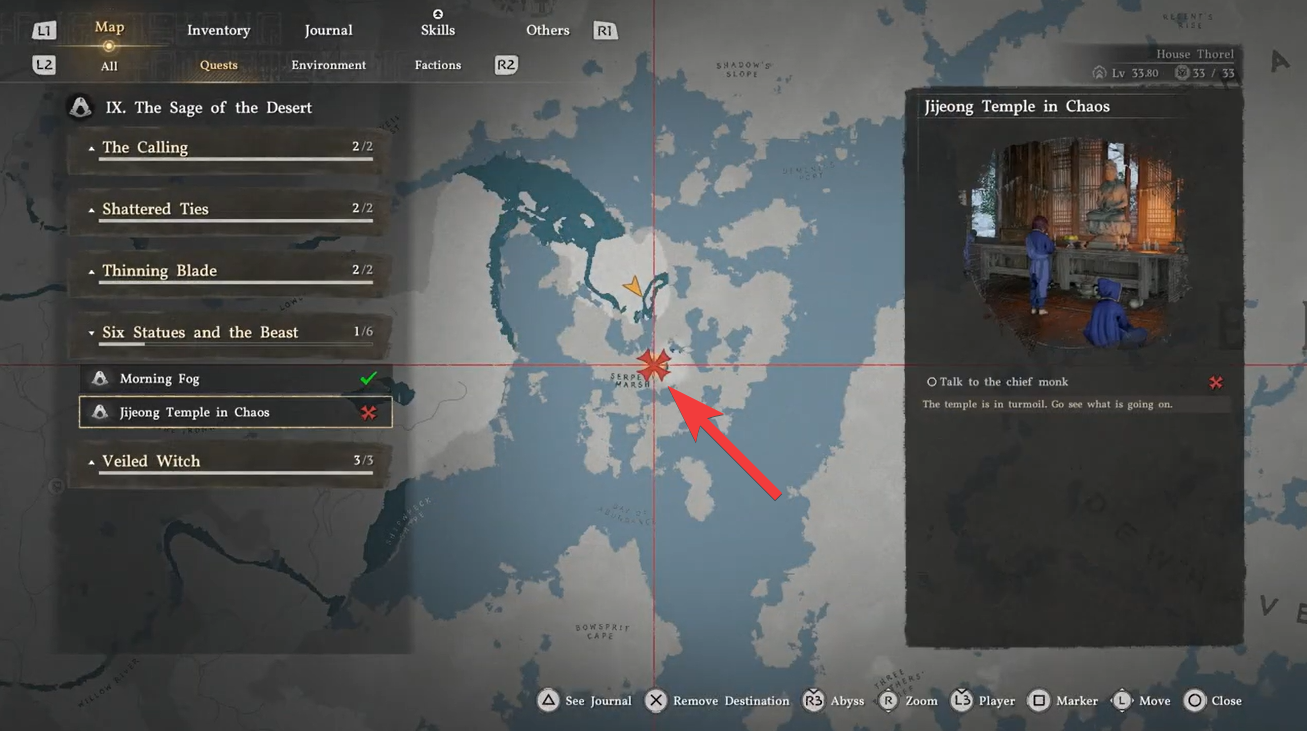Switch to the Inventory tab

(x=218, y=30)
